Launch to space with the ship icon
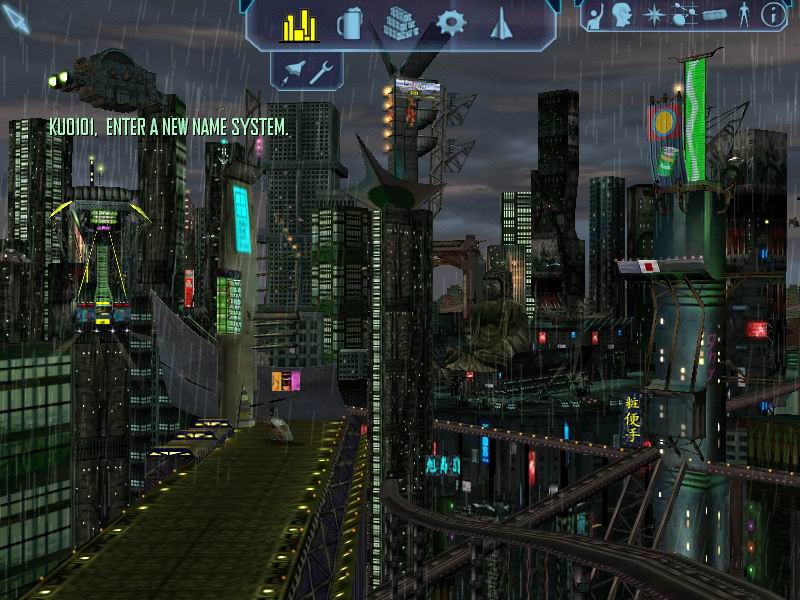Screen dimensions: 800x600 295,71
